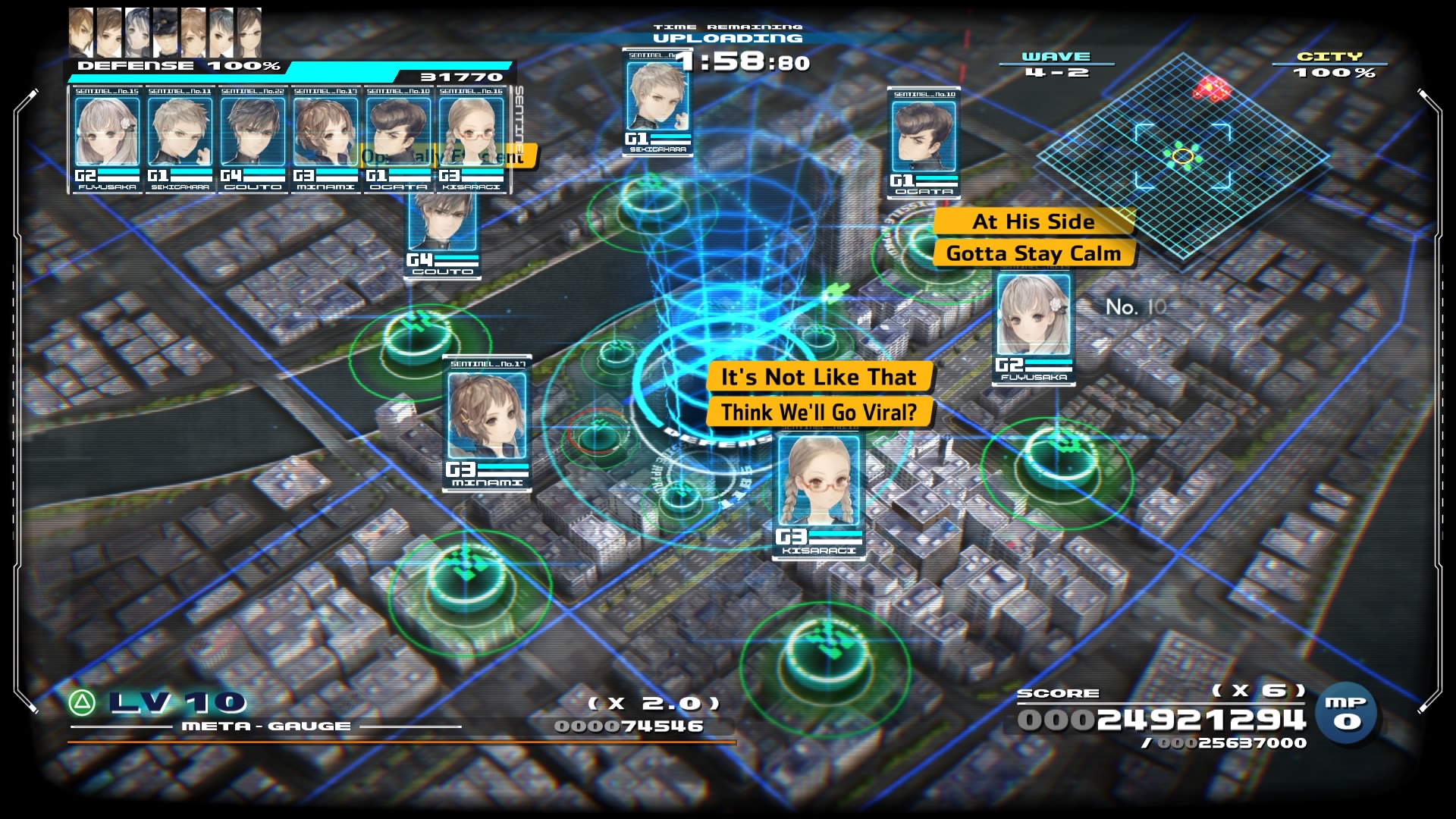Select Minami's G3 card in the roster panel
Screen dimensions: 1456x819
click(325, 140)
